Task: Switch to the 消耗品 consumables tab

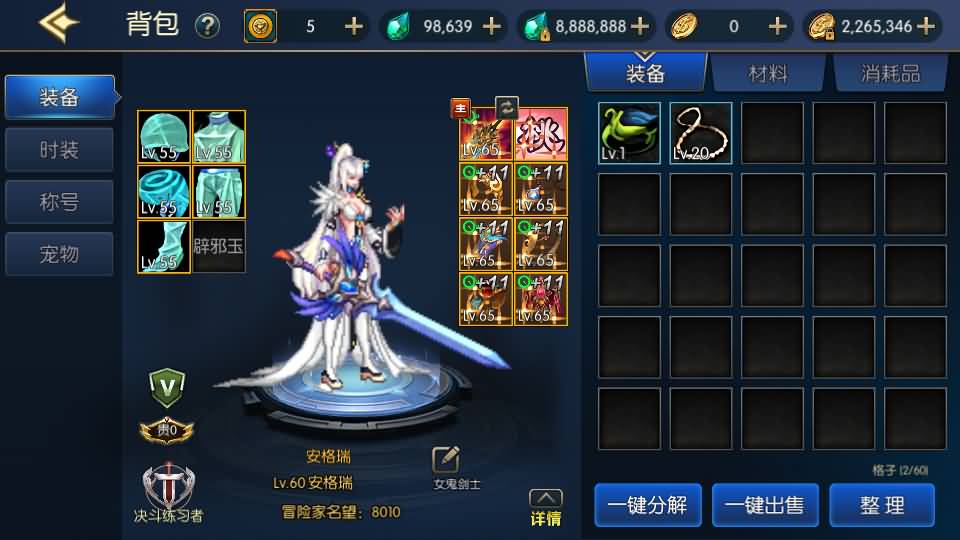Action: (890, 73)
